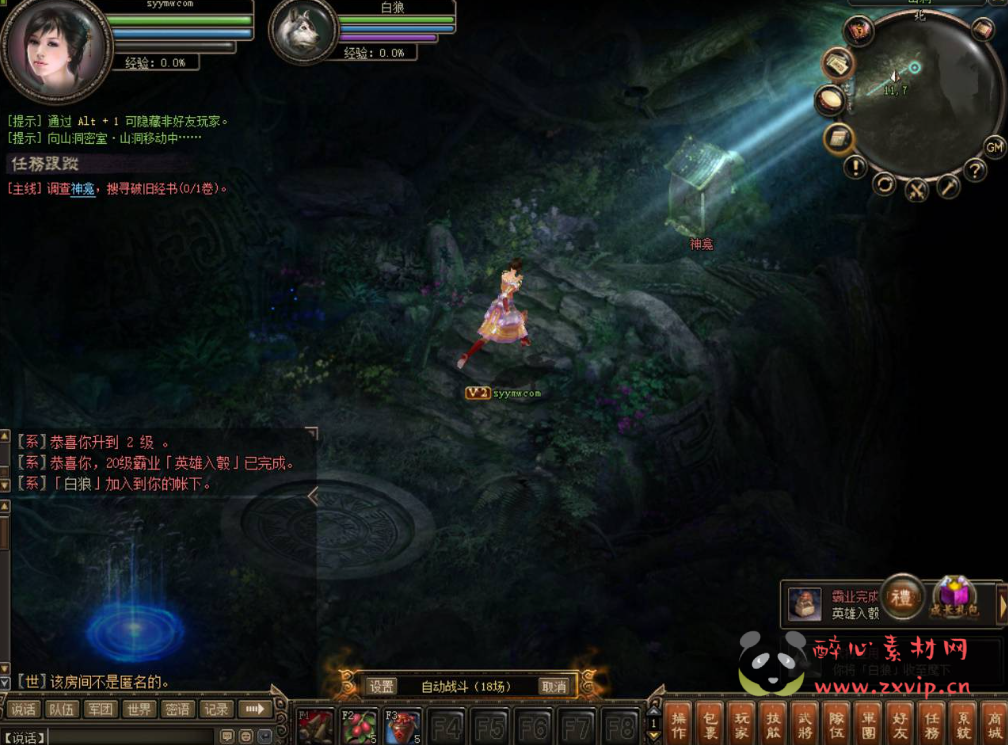
Task: Click the chat text input field
Action: click(x=130, y=737)
